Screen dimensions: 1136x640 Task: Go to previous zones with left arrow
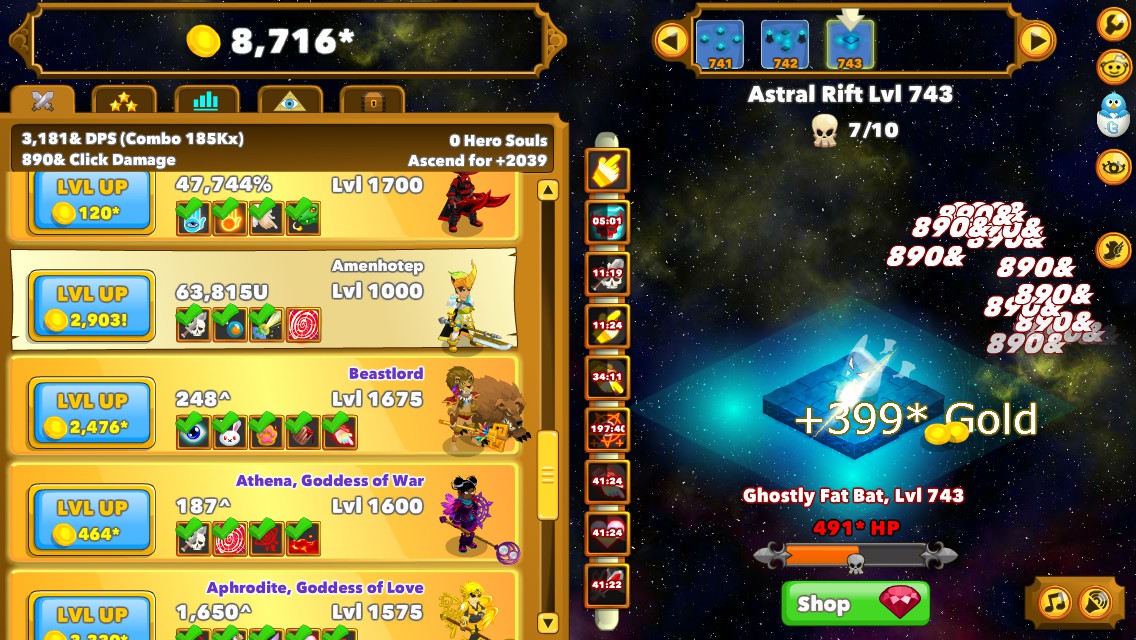pos(671,41)
